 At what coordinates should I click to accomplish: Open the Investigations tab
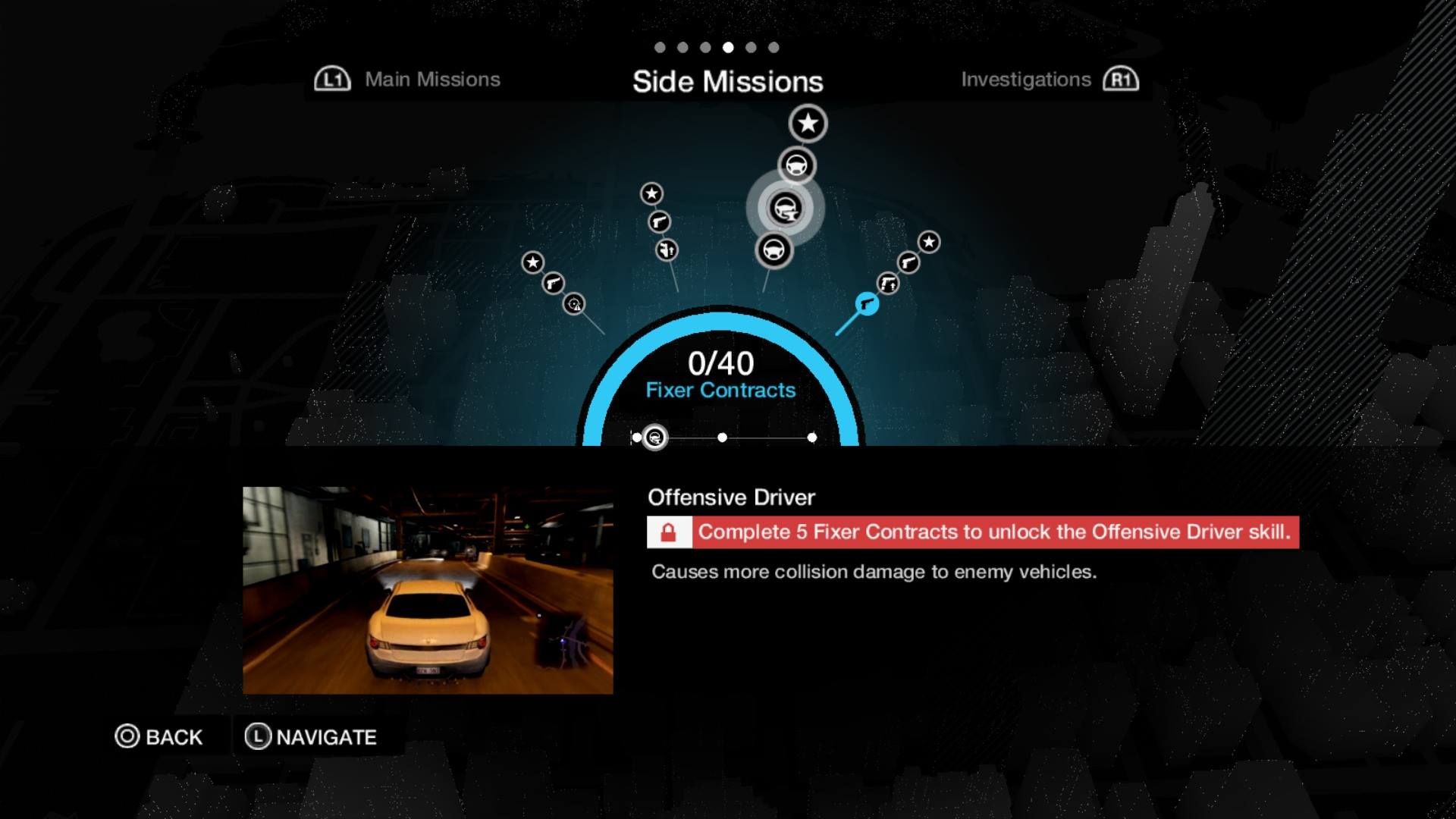1025,80
